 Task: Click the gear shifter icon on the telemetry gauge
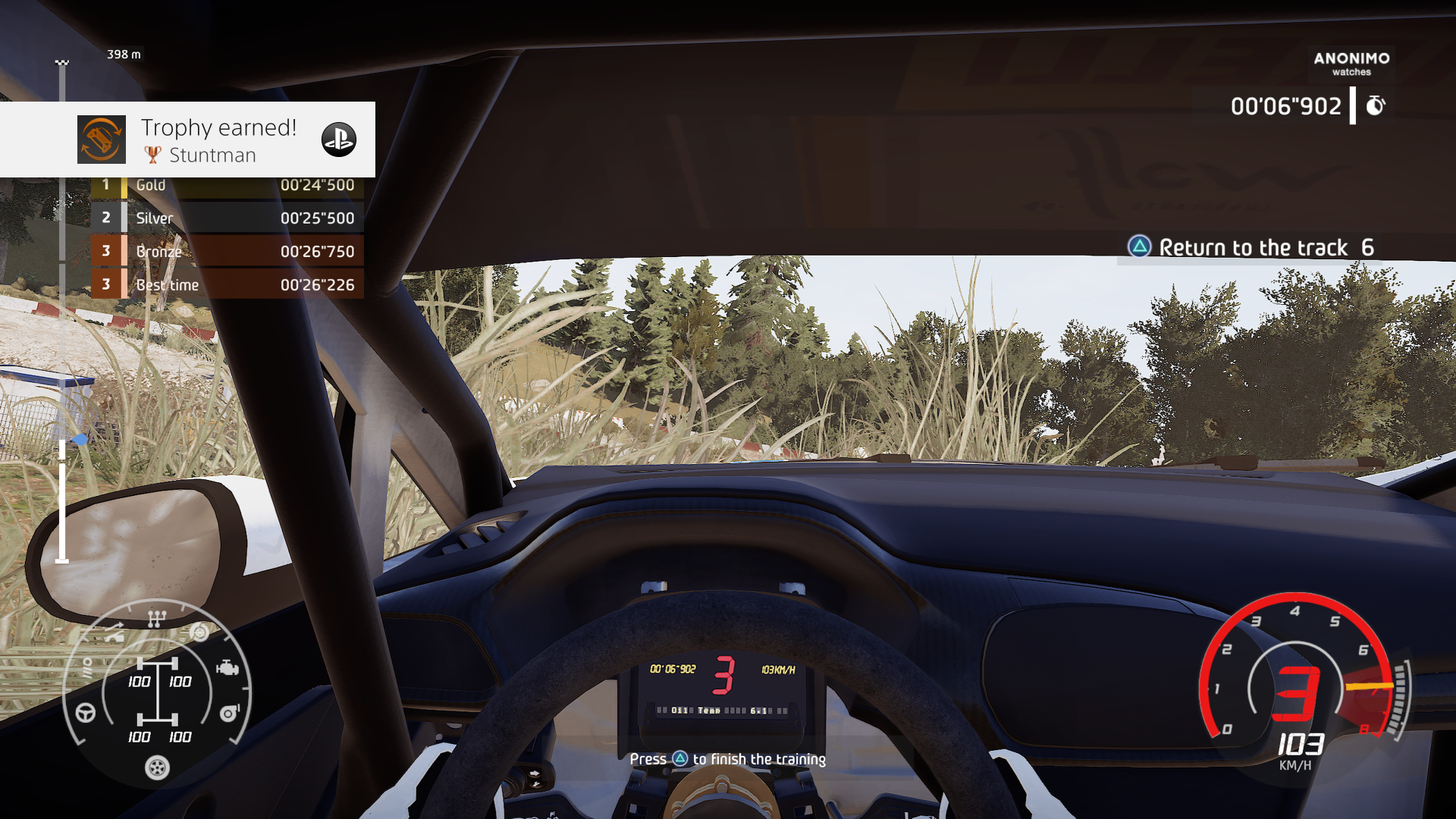pyautogui.click(x=156, y=618)
